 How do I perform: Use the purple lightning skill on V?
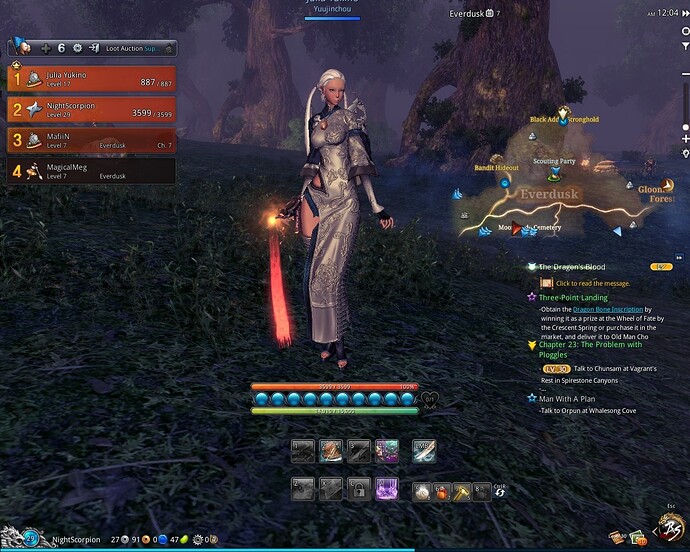387,490
